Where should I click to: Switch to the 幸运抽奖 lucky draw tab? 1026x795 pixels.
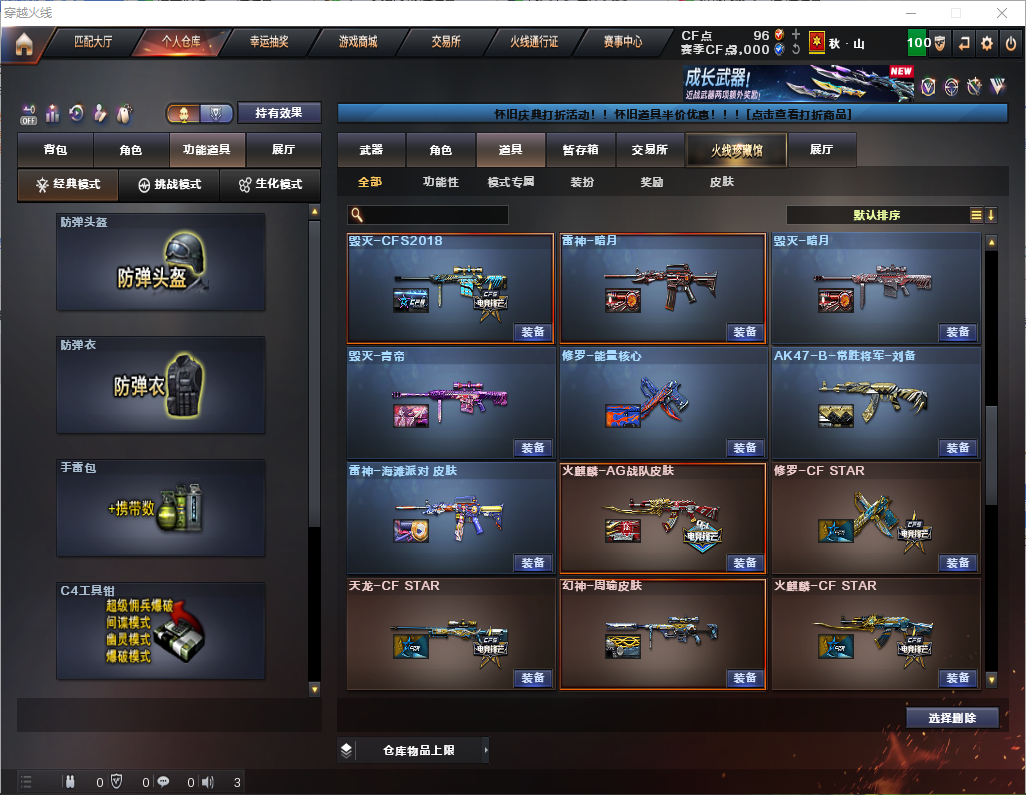tap(269, 43)
